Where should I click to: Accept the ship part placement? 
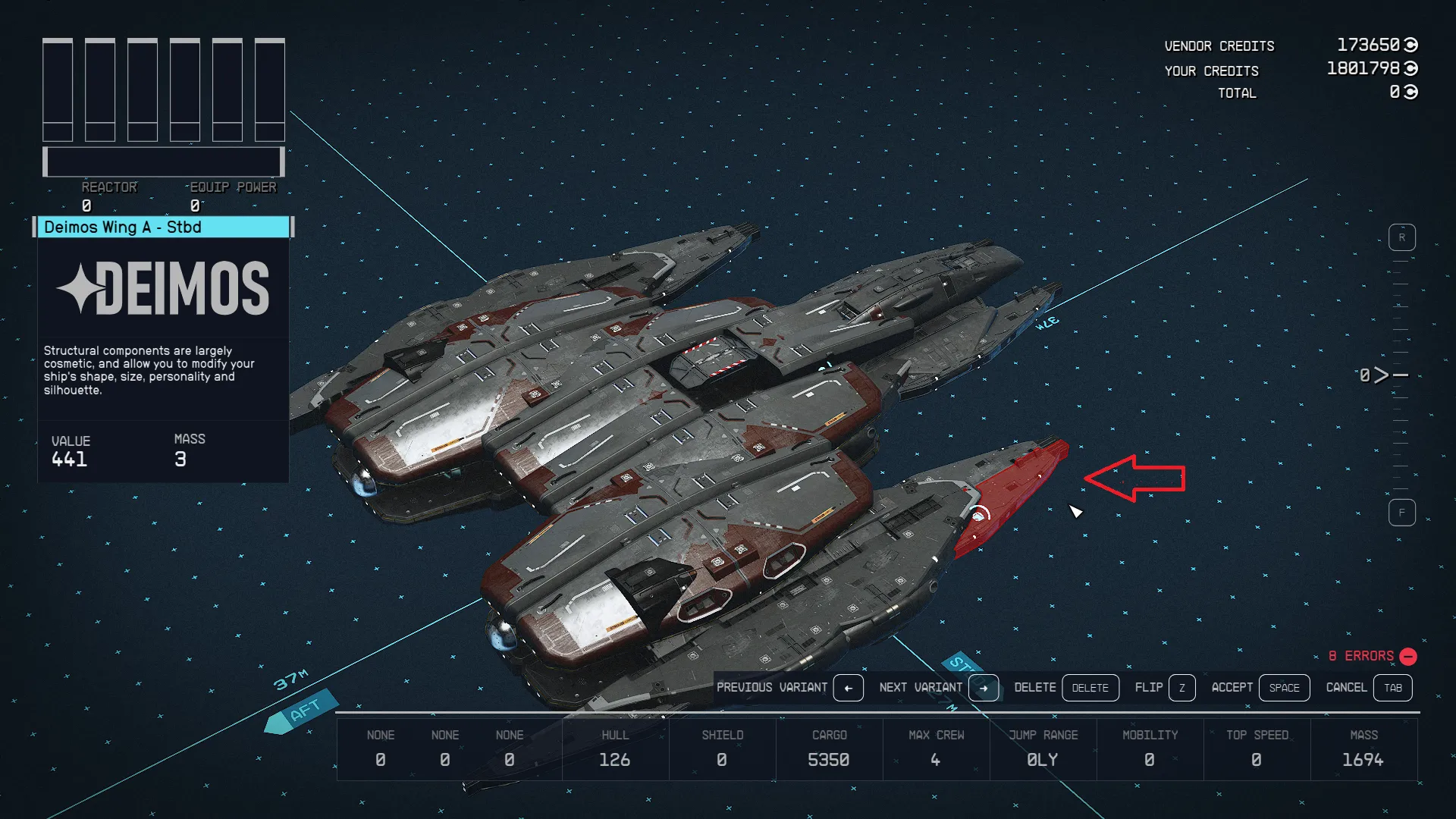[1284, 688]
